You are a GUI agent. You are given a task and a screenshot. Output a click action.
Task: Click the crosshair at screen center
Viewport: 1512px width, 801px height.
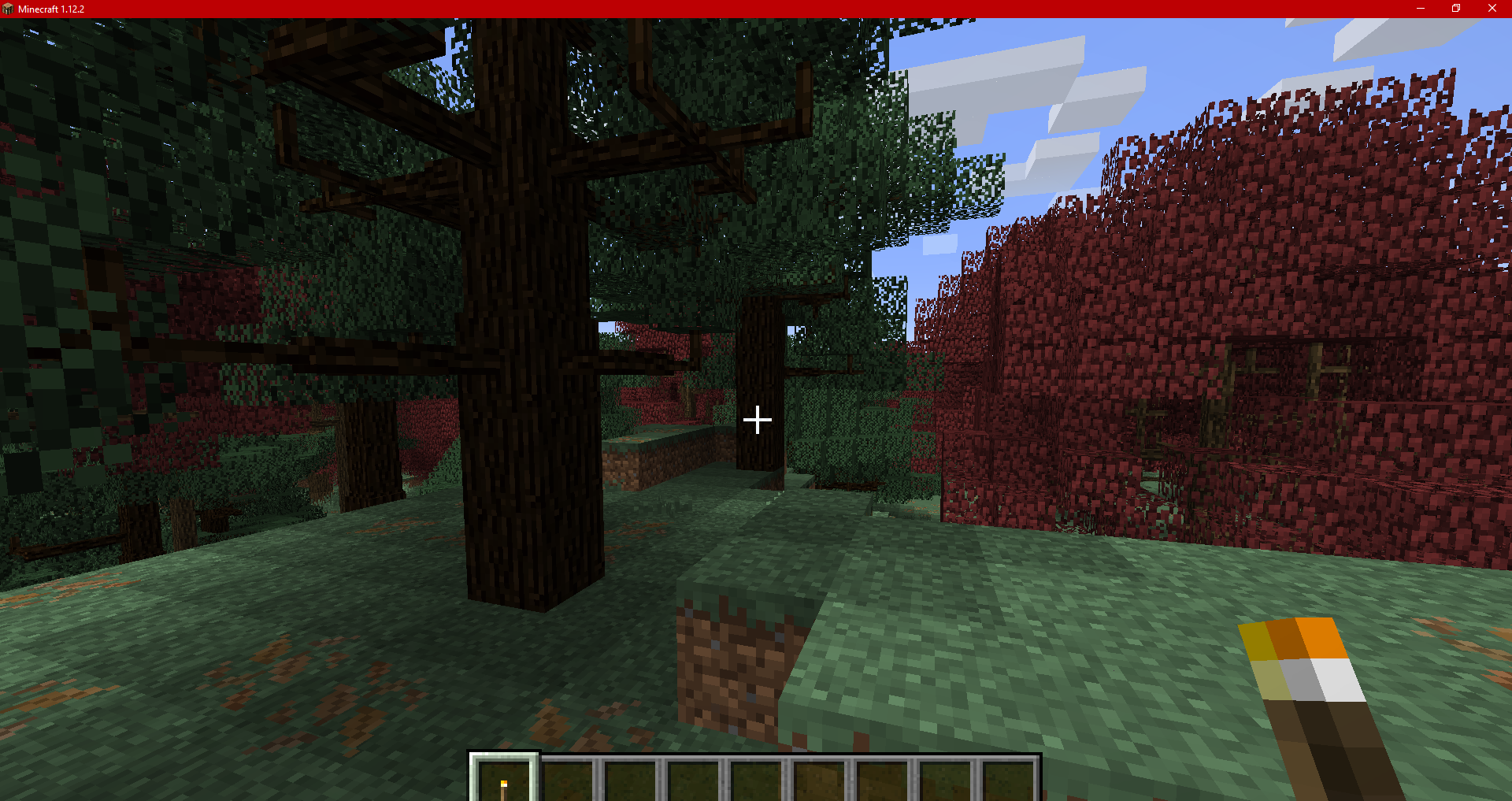(x=757, y=420)
